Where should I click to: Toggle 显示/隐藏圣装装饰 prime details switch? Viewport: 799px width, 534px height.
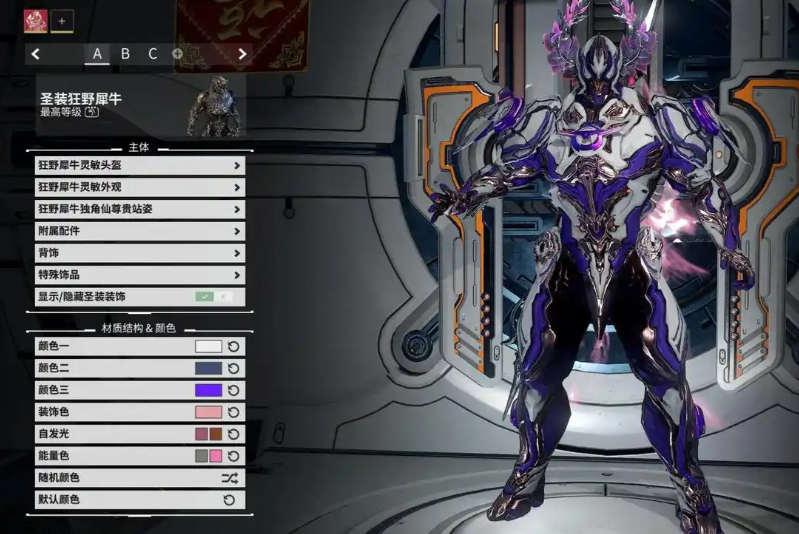[x=213, y=297]
